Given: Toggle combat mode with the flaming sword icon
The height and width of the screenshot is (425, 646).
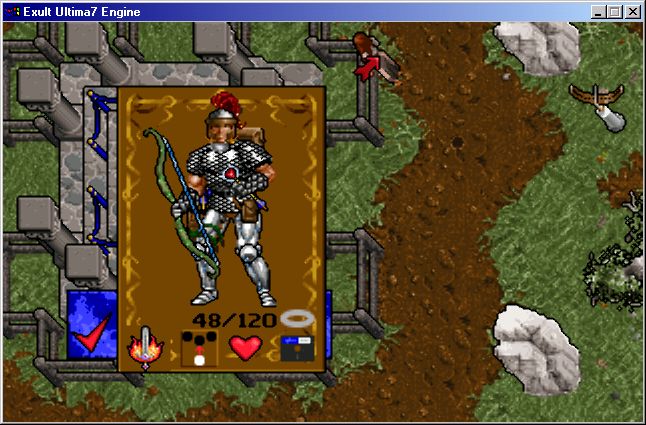Looking at the screenshot, I should click(146, 348).
